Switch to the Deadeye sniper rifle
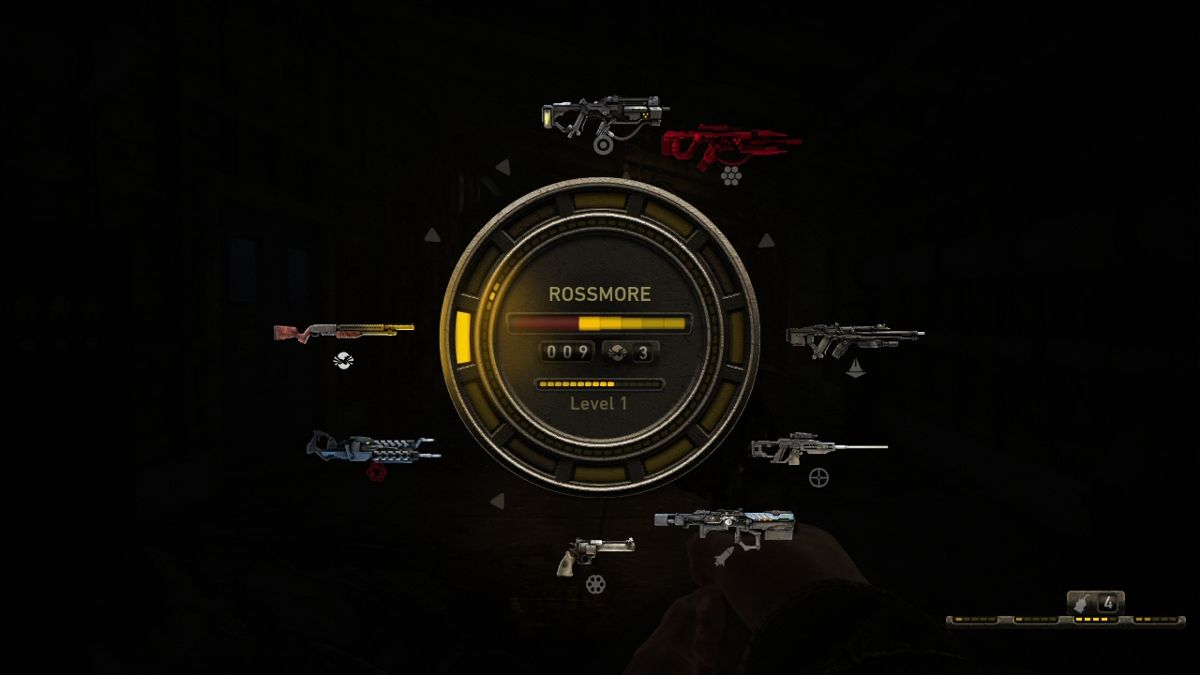This screenshot has width=1200, height=675. point(817,448)
